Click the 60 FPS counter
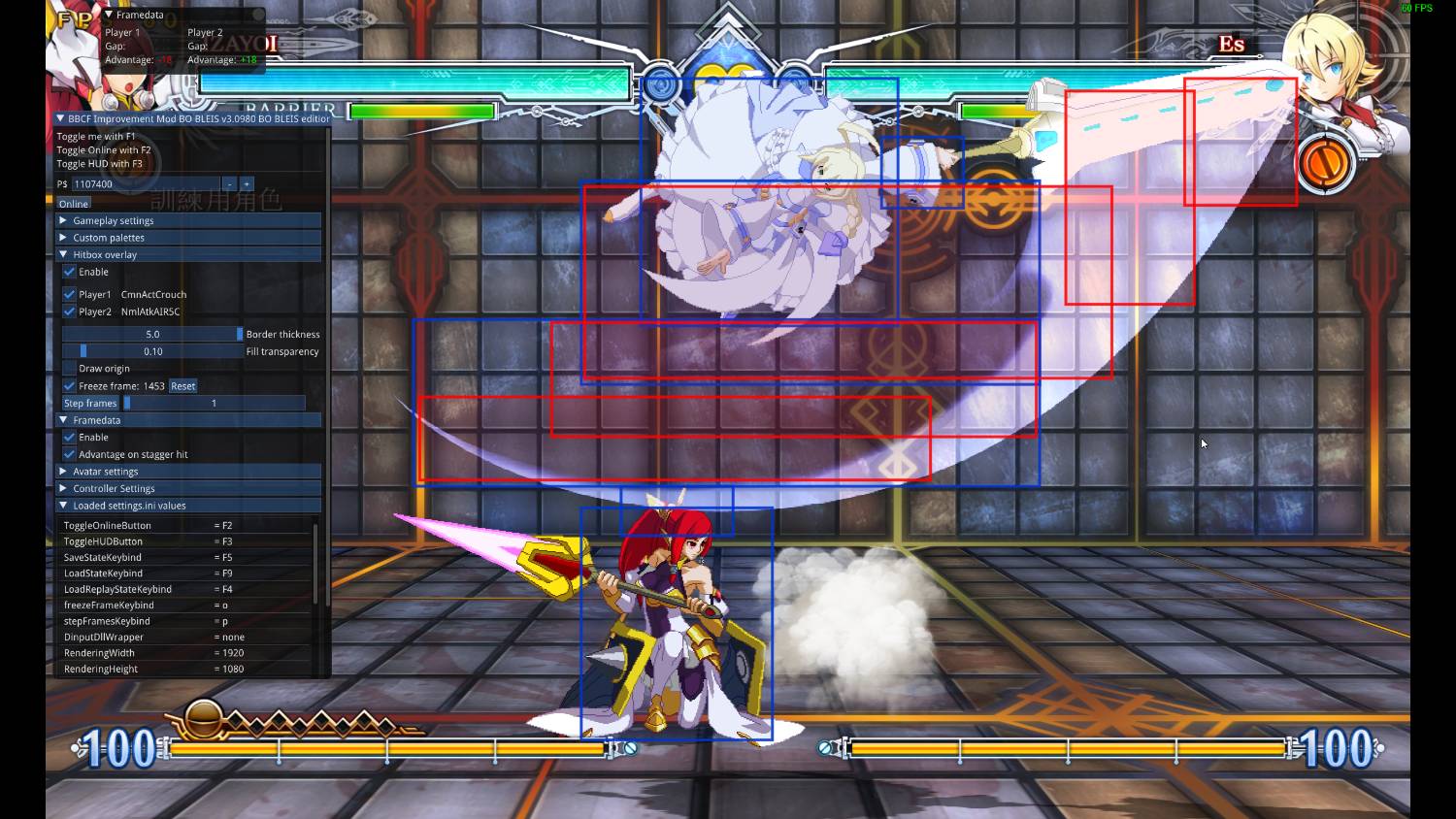This screenshot has width=1456, height=819. coord(1415,8)
